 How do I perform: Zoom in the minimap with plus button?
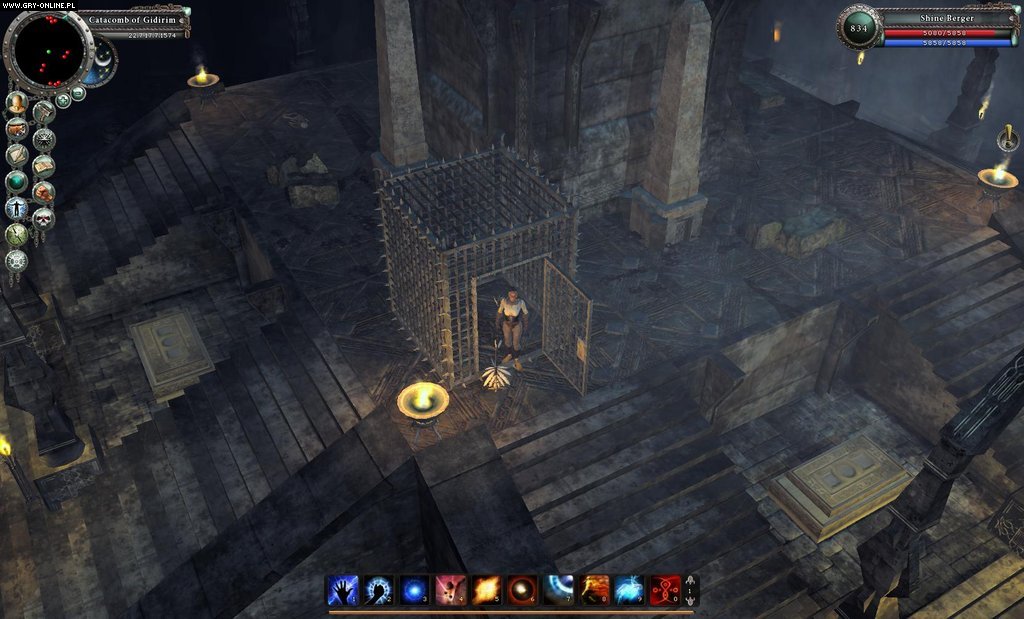[63, 99]
